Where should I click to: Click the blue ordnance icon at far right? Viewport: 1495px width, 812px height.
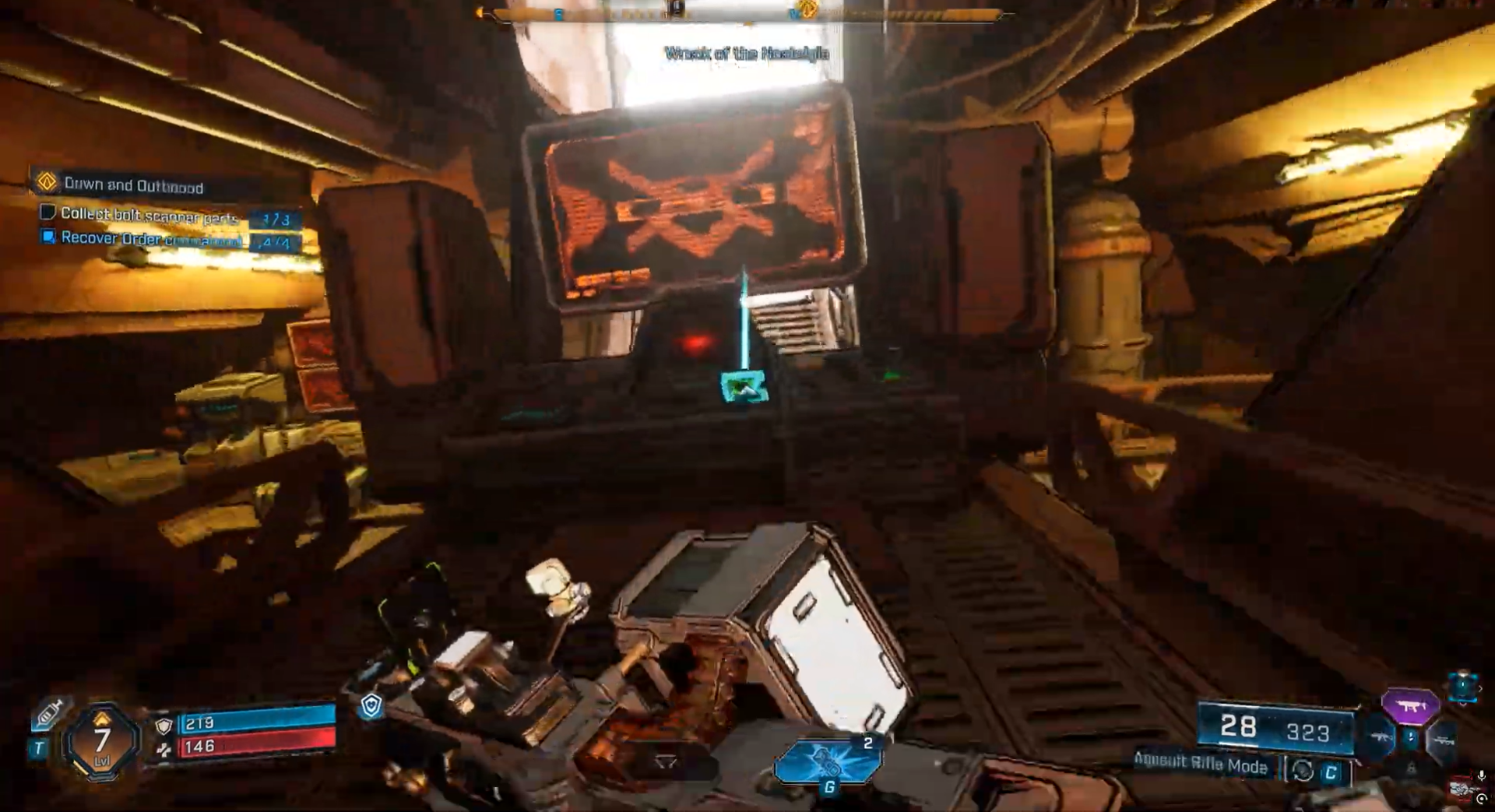point(1463,686)
